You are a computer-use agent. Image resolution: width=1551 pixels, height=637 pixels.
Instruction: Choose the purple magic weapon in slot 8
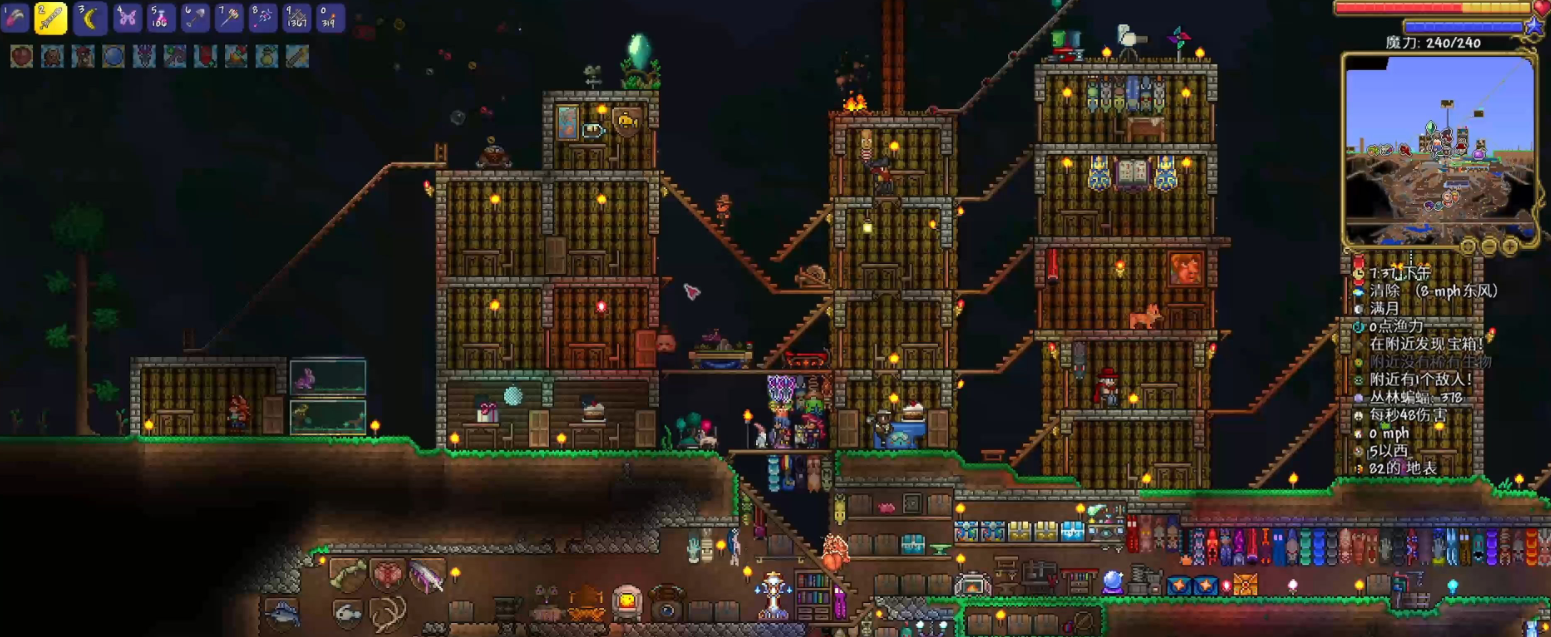tap(263, 17)
